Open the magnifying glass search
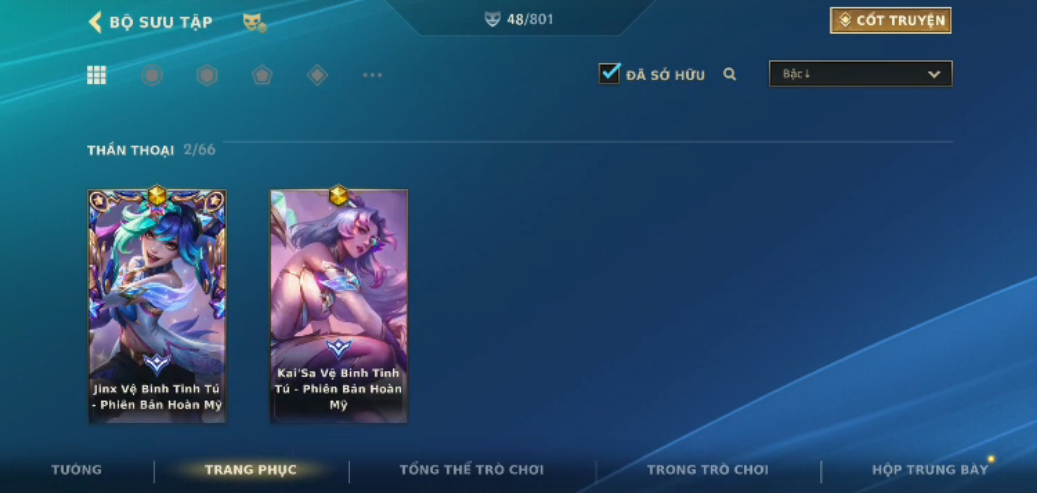Viewport: 1037px width, 493px height. click(730, 74)
